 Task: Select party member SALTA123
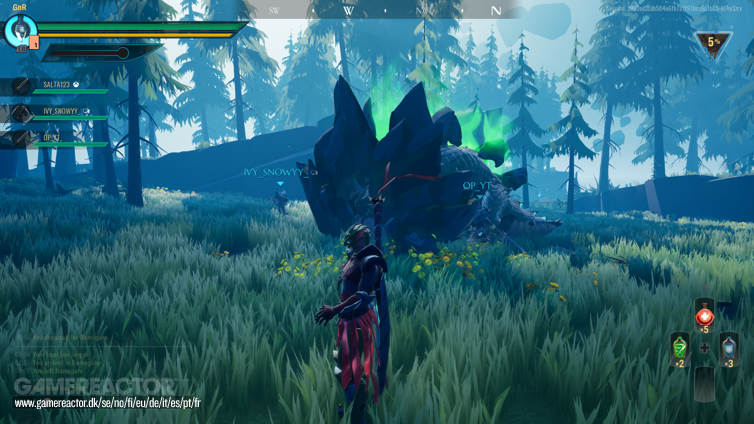click(60, 86)
